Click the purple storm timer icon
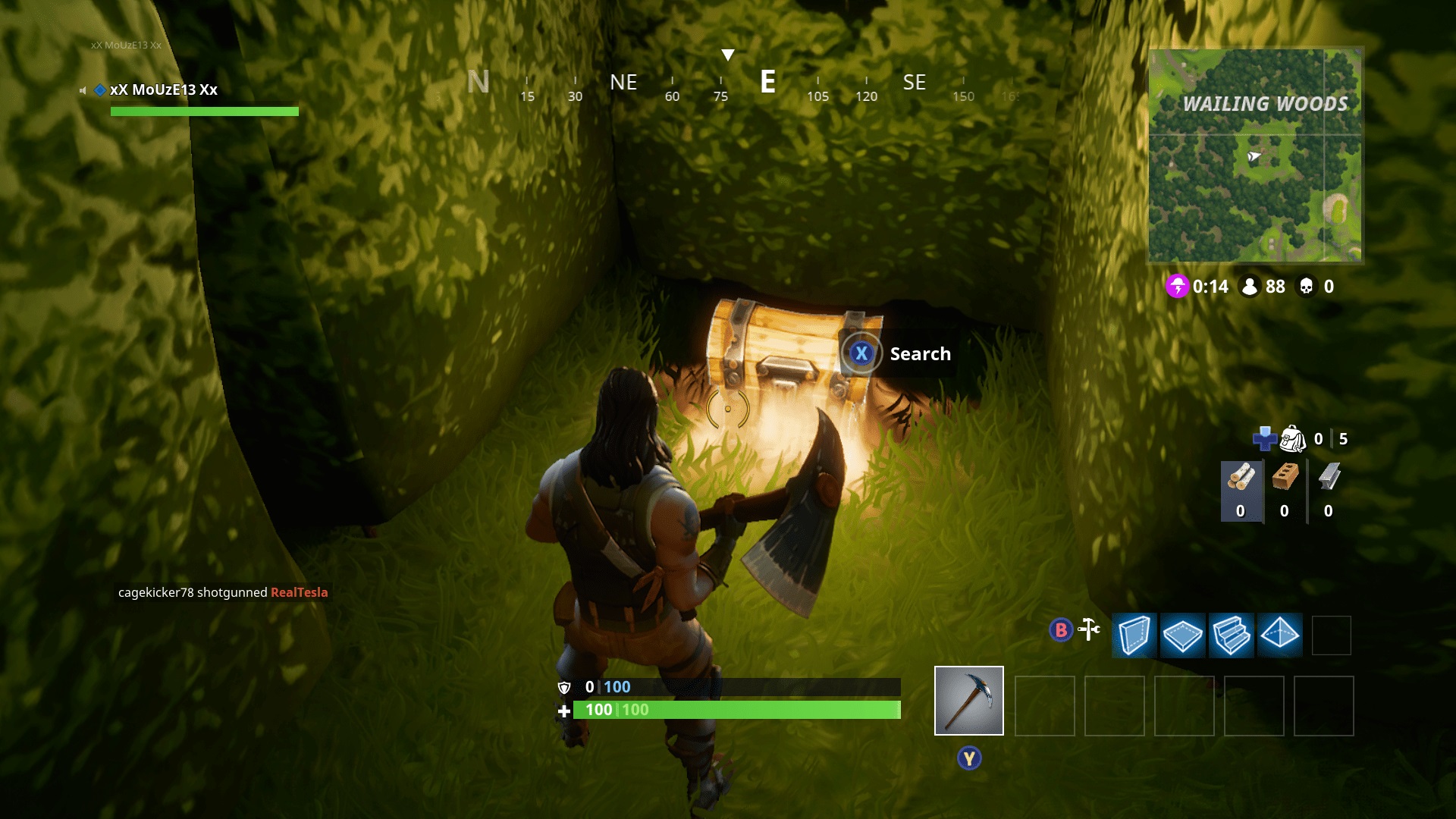Screen dimensions: 1456x819 tap(1178, 287)
